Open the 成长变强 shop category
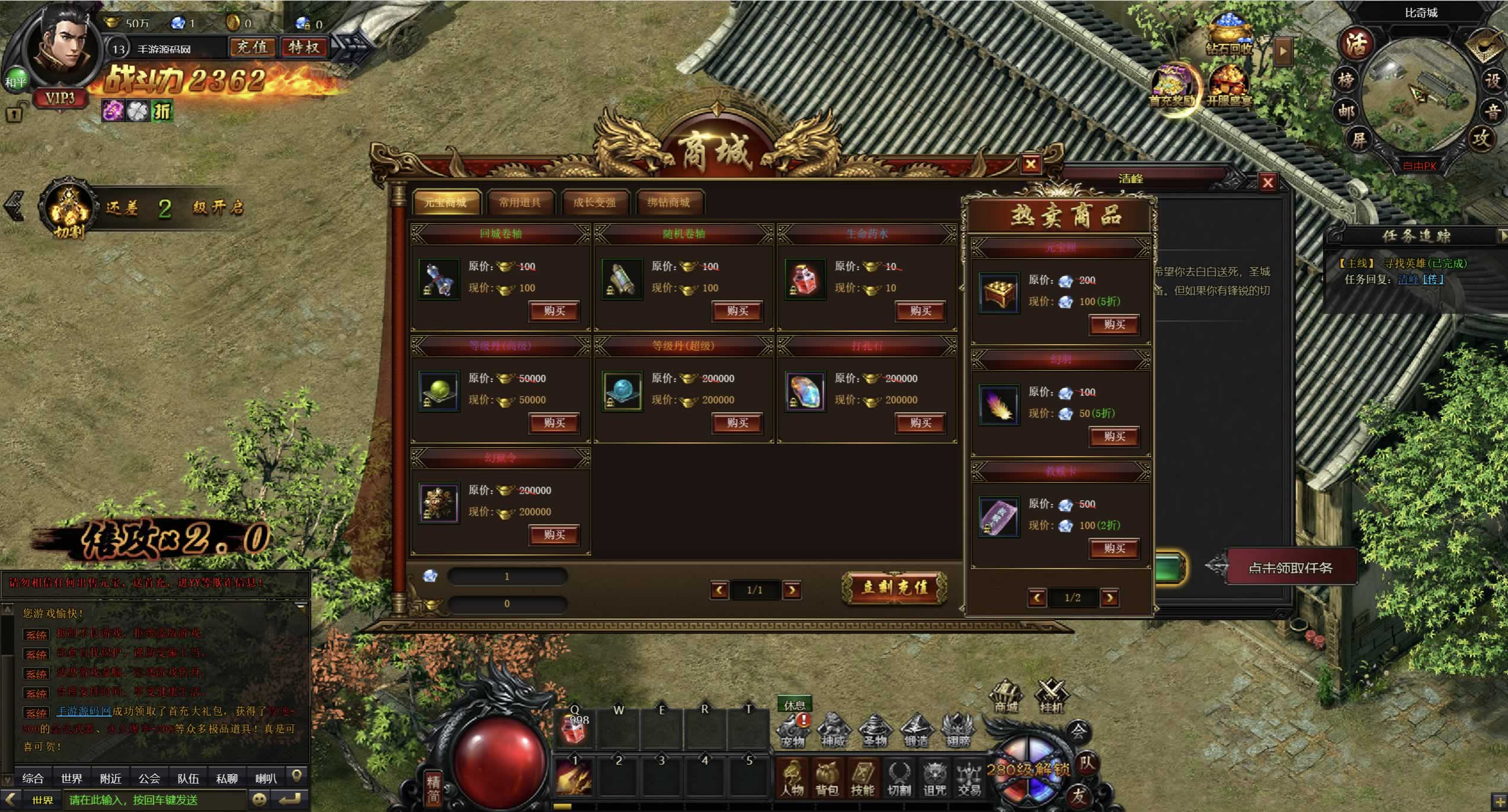This screenshot has width=1508, height=812. coord(594,203)
